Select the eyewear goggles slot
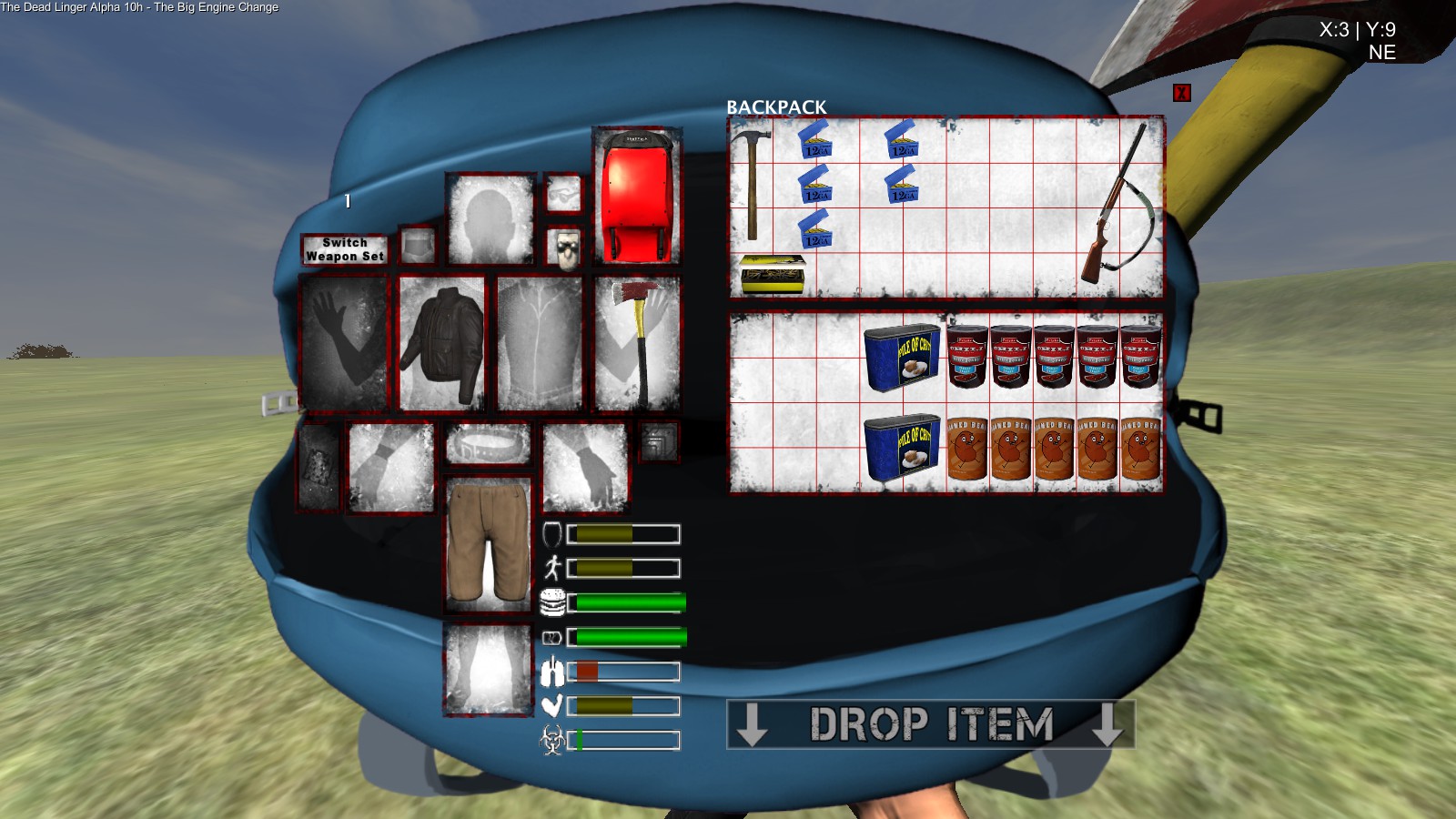This screenshot has width=1456, height=819. (x=564, y=193)
